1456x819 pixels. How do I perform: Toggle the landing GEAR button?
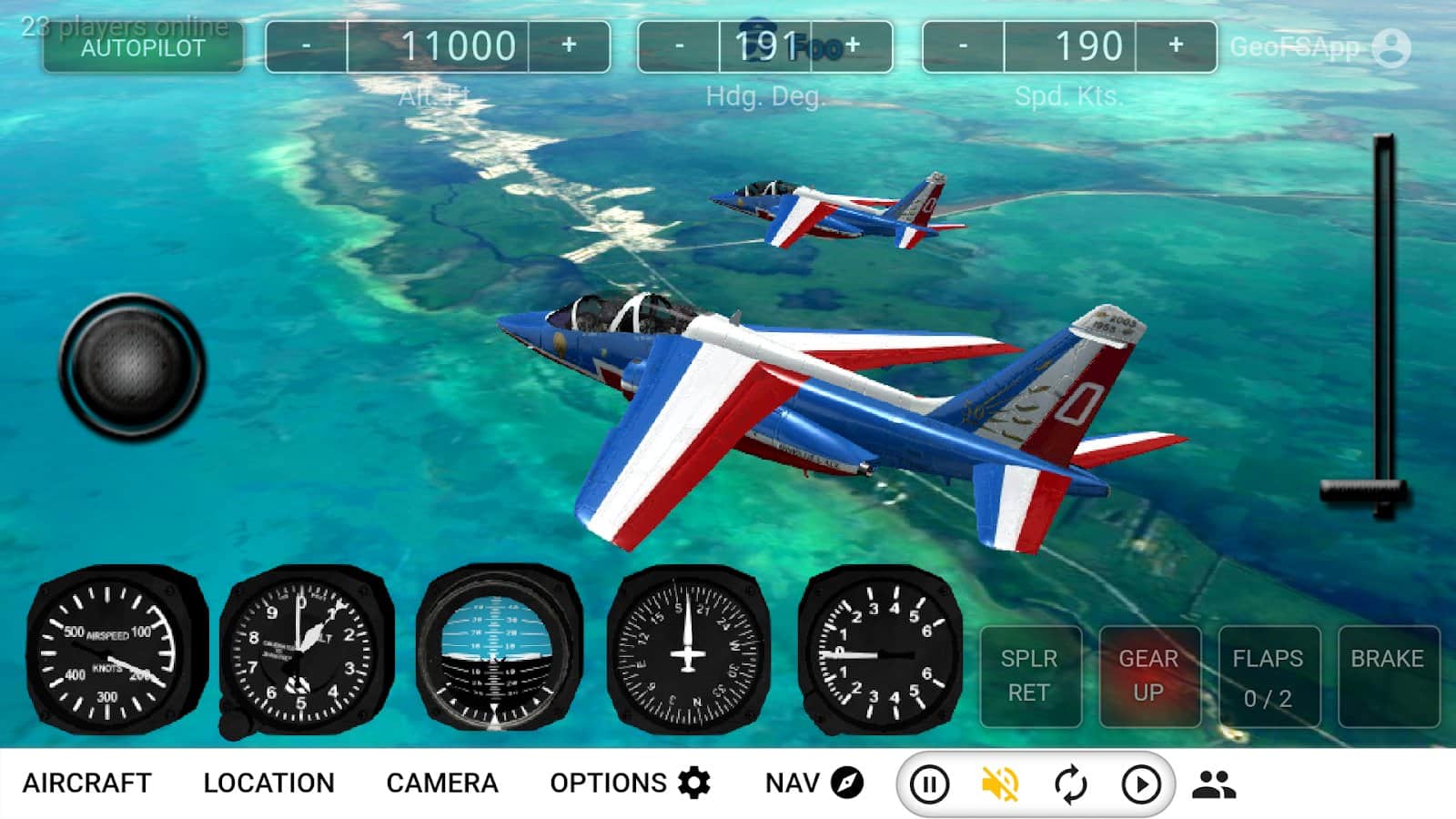(x=1148, y=675)
